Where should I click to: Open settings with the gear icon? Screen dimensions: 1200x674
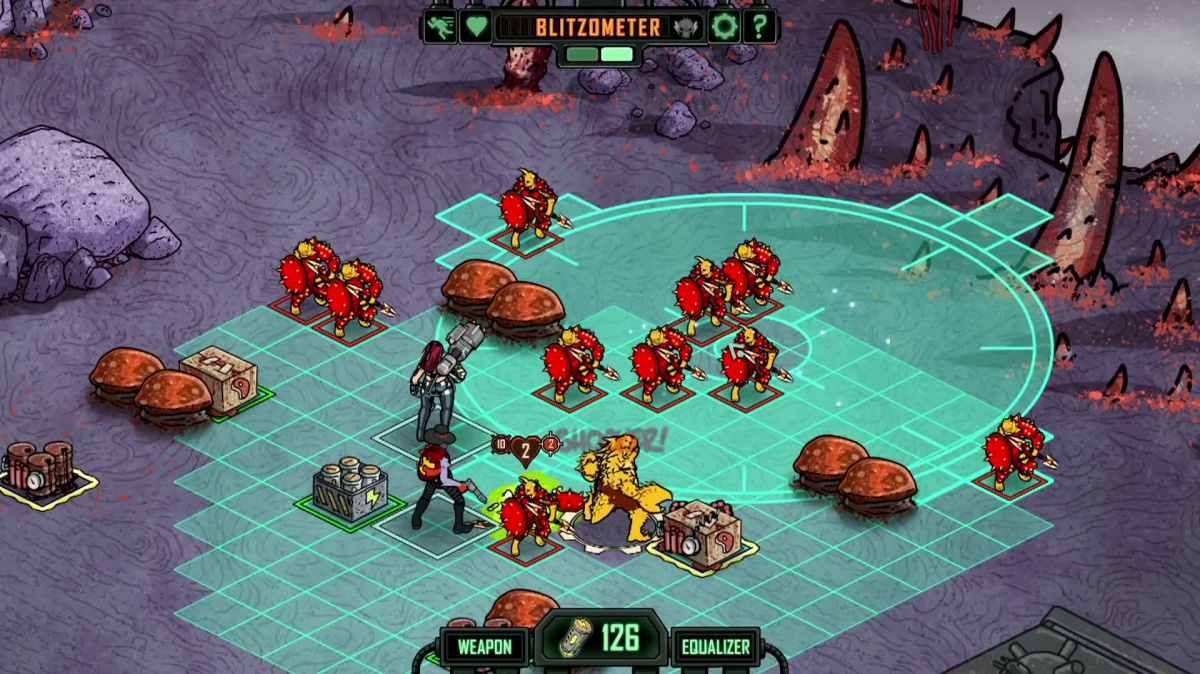coord(724,27)
